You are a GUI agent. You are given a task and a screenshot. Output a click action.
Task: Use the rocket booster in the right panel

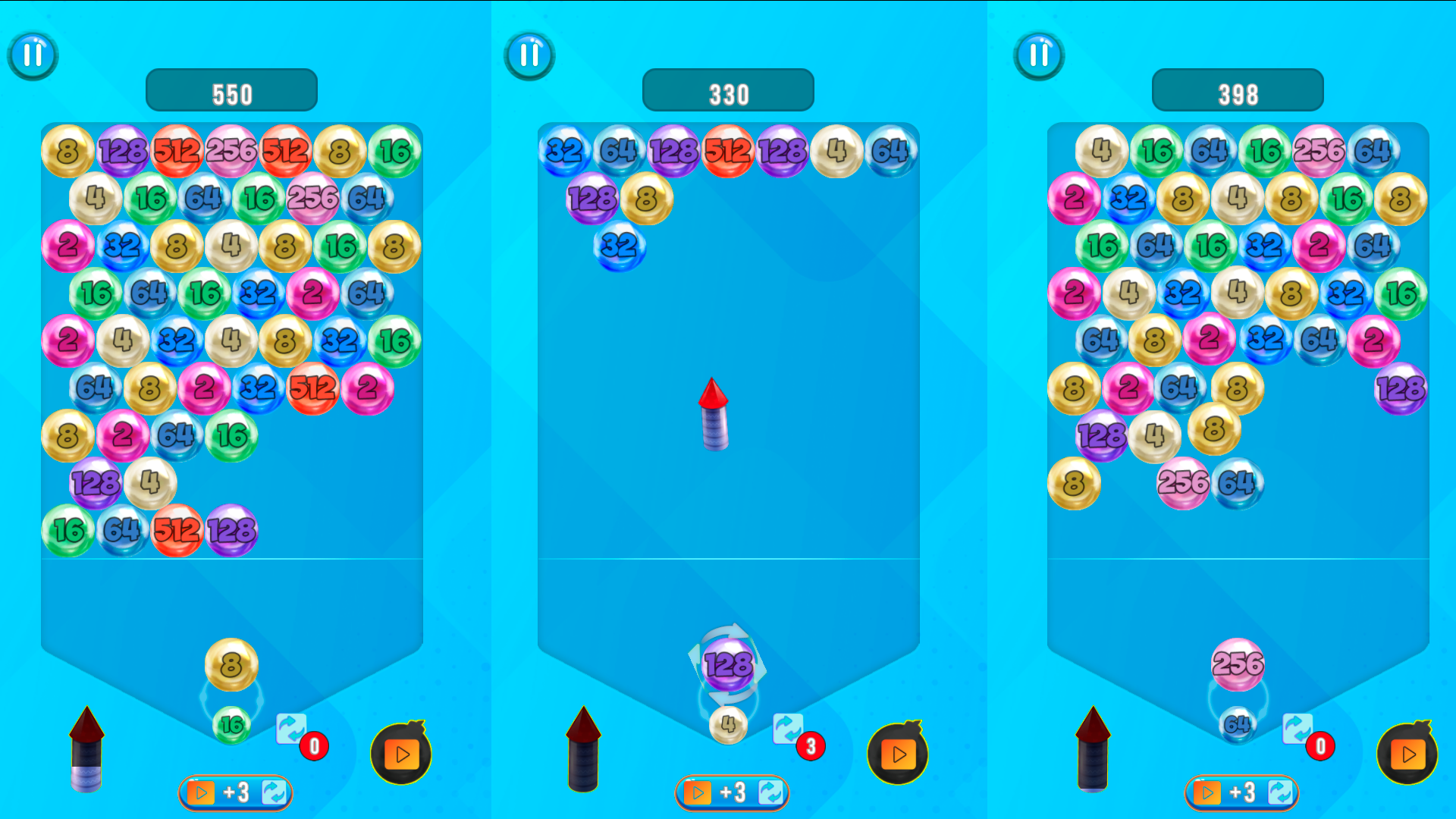tap(1092, 751)
